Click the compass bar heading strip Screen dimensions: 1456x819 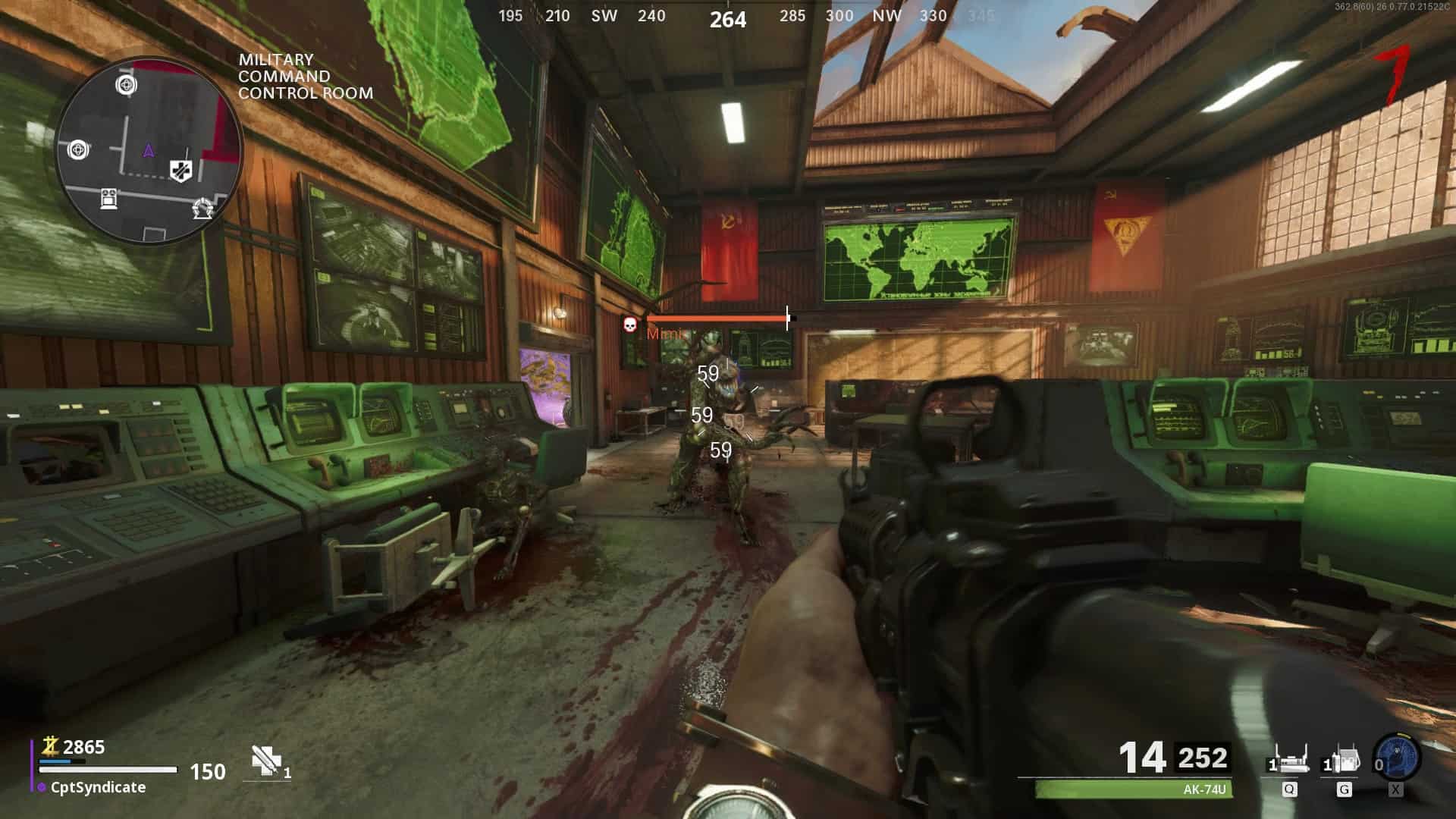[x=728, y=17]
